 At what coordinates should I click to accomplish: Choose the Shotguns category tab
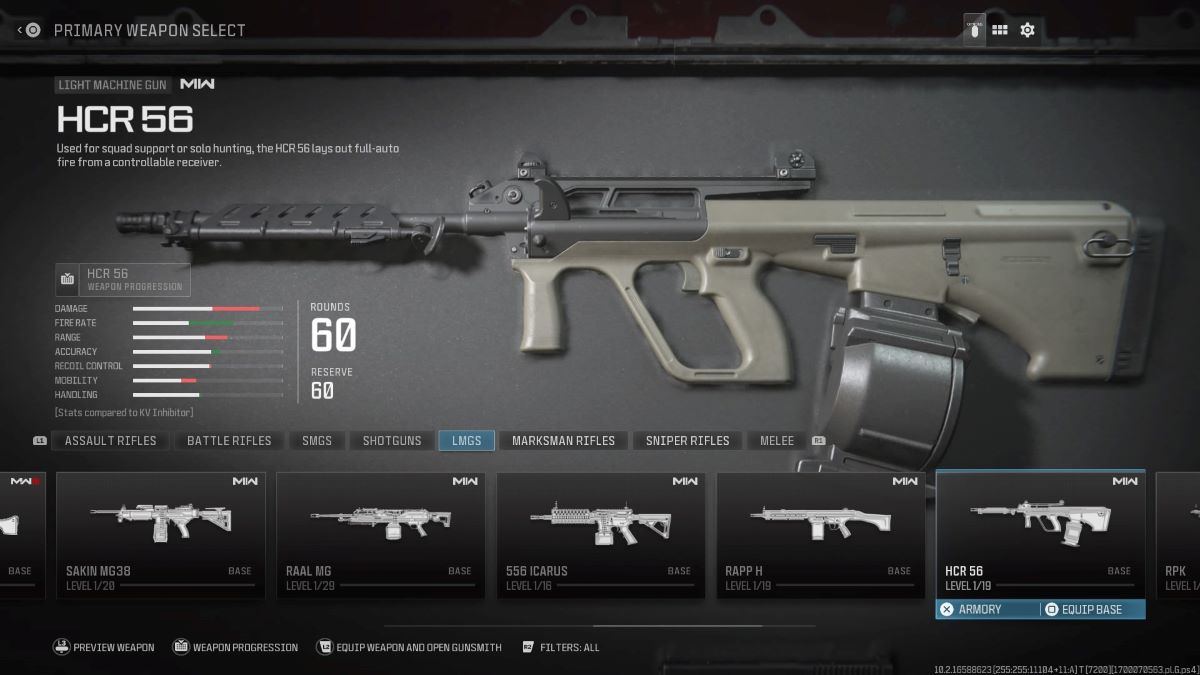[391, 440]
